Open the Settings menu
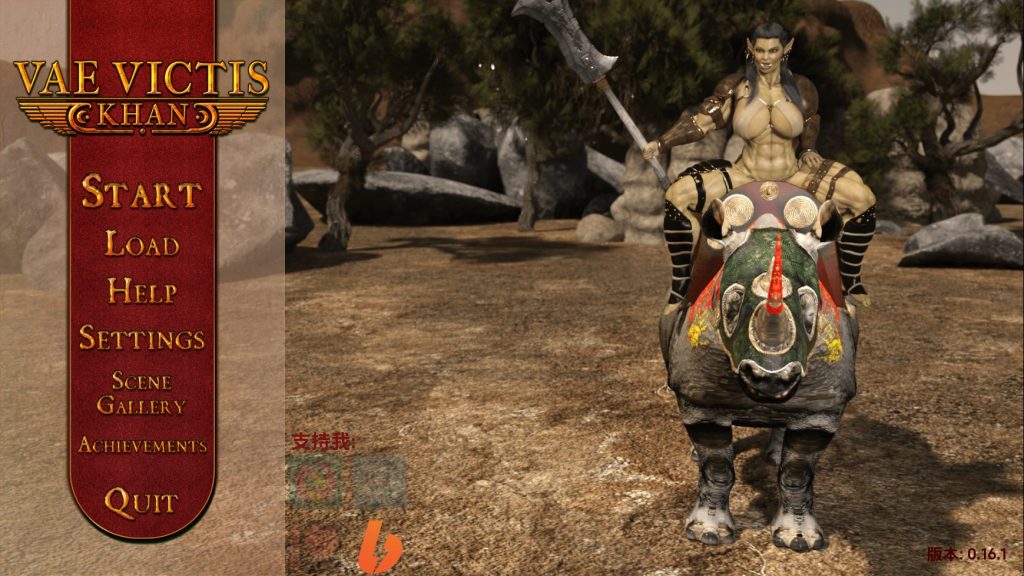This screenshot has height=576, width=1024. 142,338
